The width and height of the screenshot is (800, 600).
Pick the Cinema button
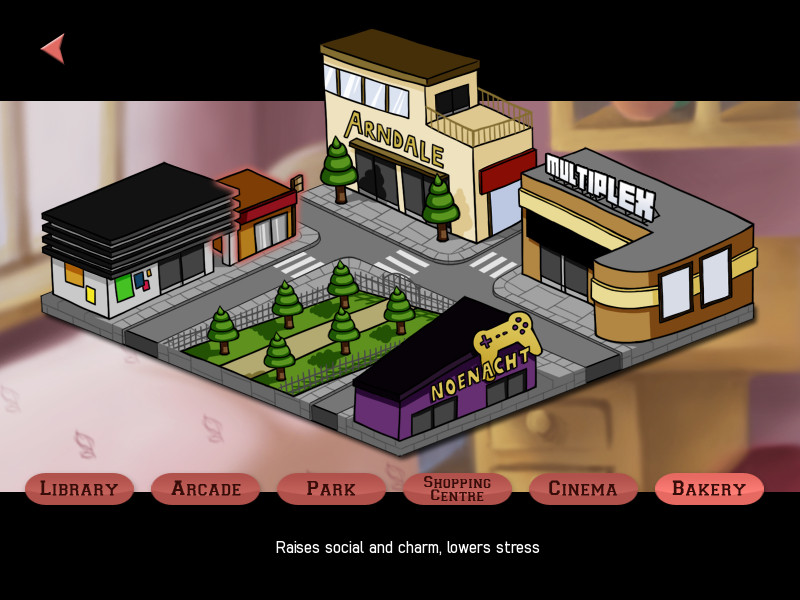click(583, 489)
